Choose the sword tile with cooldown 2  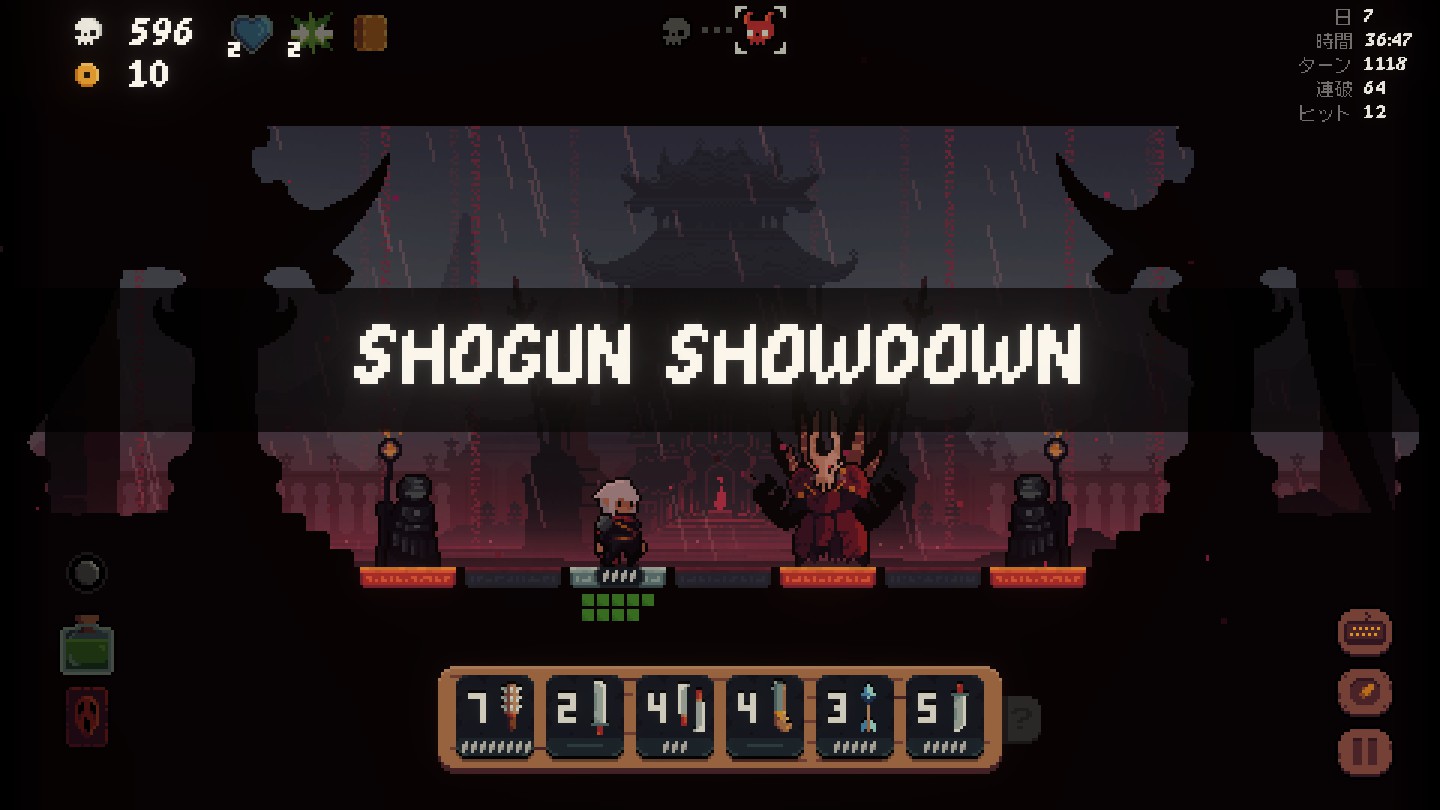click(x=585, y=716)
